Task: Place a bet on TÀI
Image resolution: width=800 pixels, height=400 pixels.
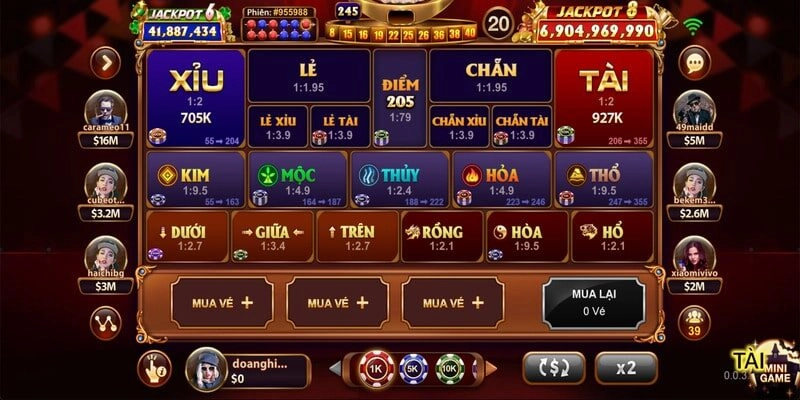Action: 602,97
